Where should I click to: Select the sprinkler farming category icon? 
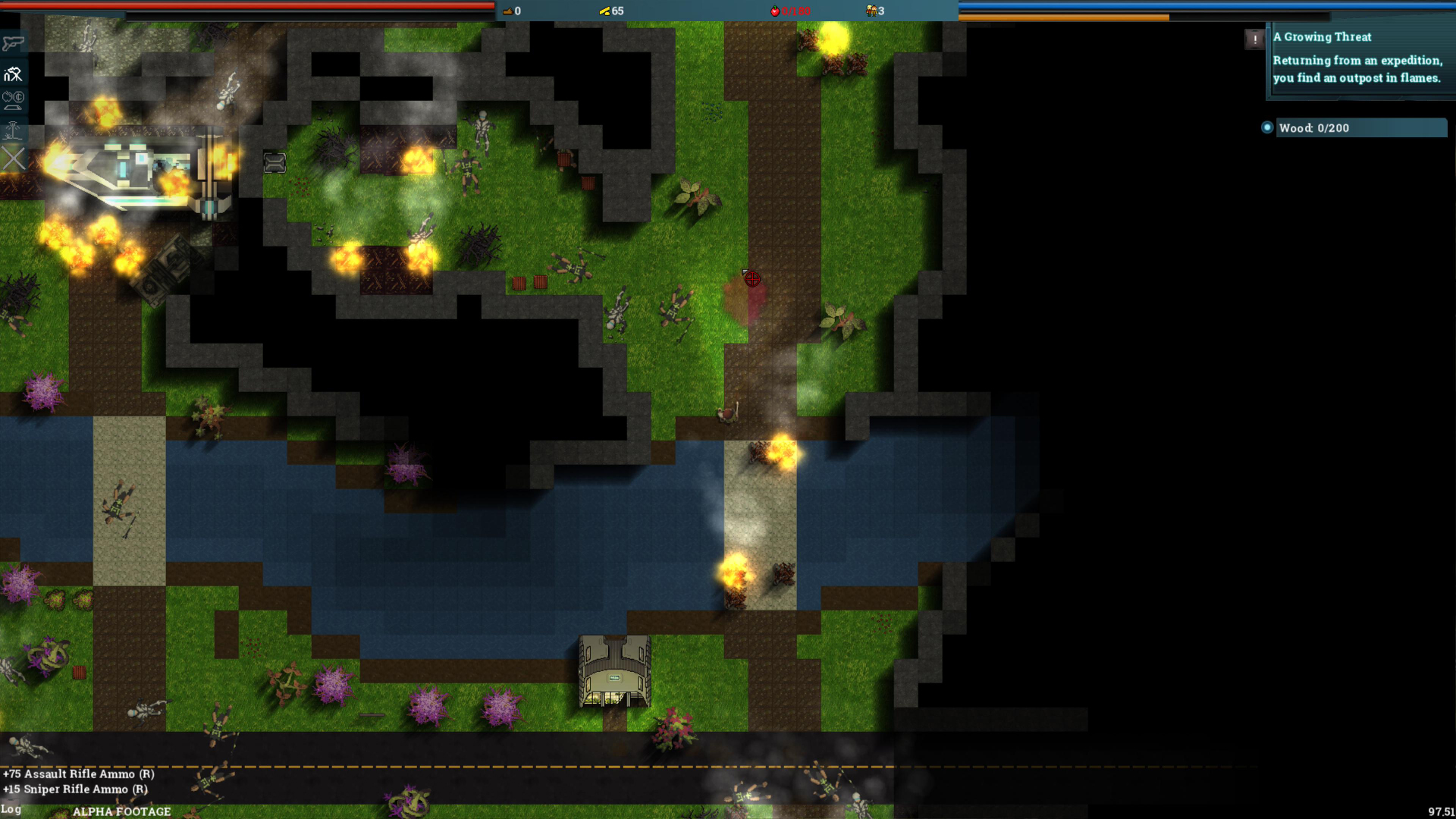point(13,130)
